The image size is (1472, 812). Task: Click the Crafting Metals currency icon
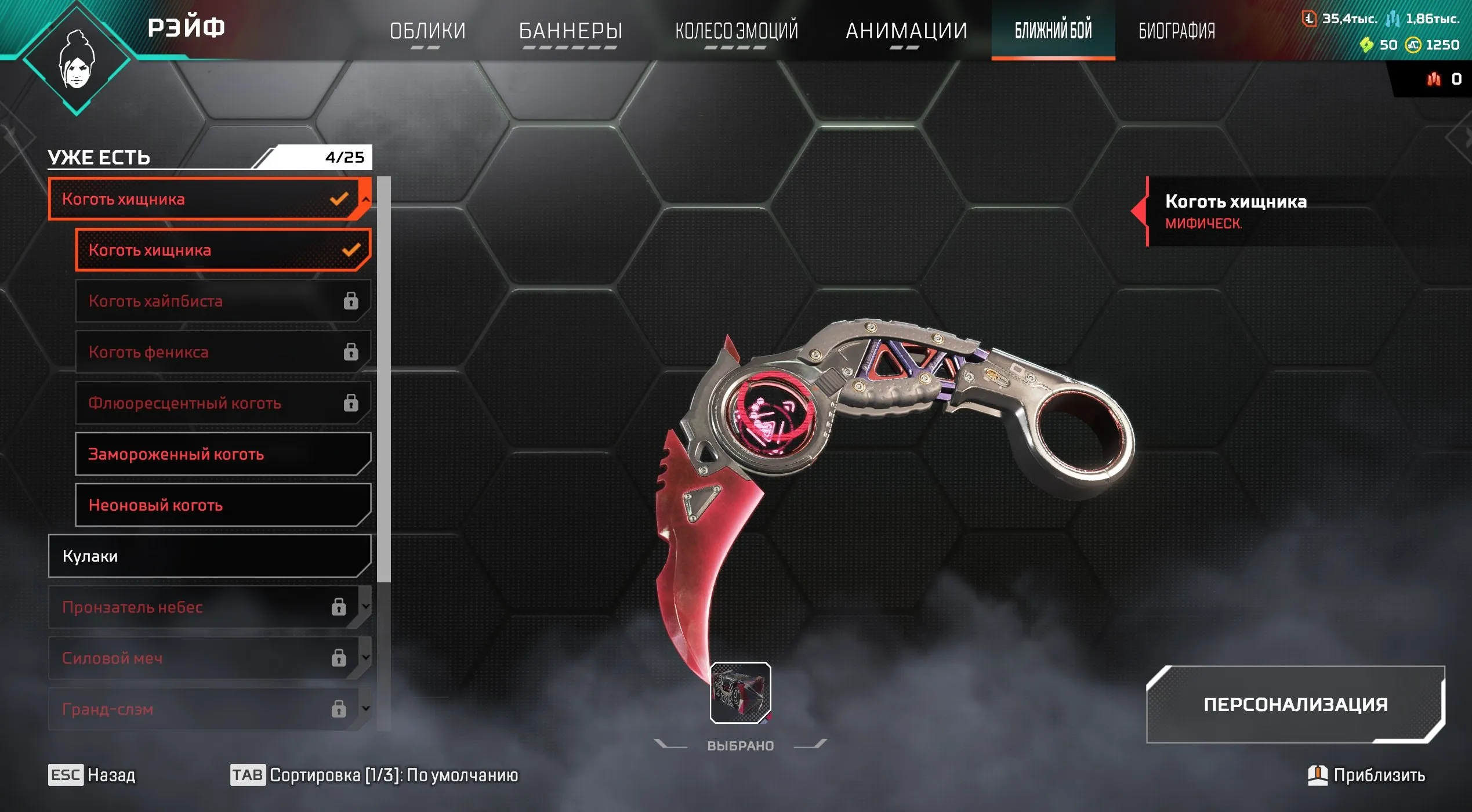coord(1393,18)
